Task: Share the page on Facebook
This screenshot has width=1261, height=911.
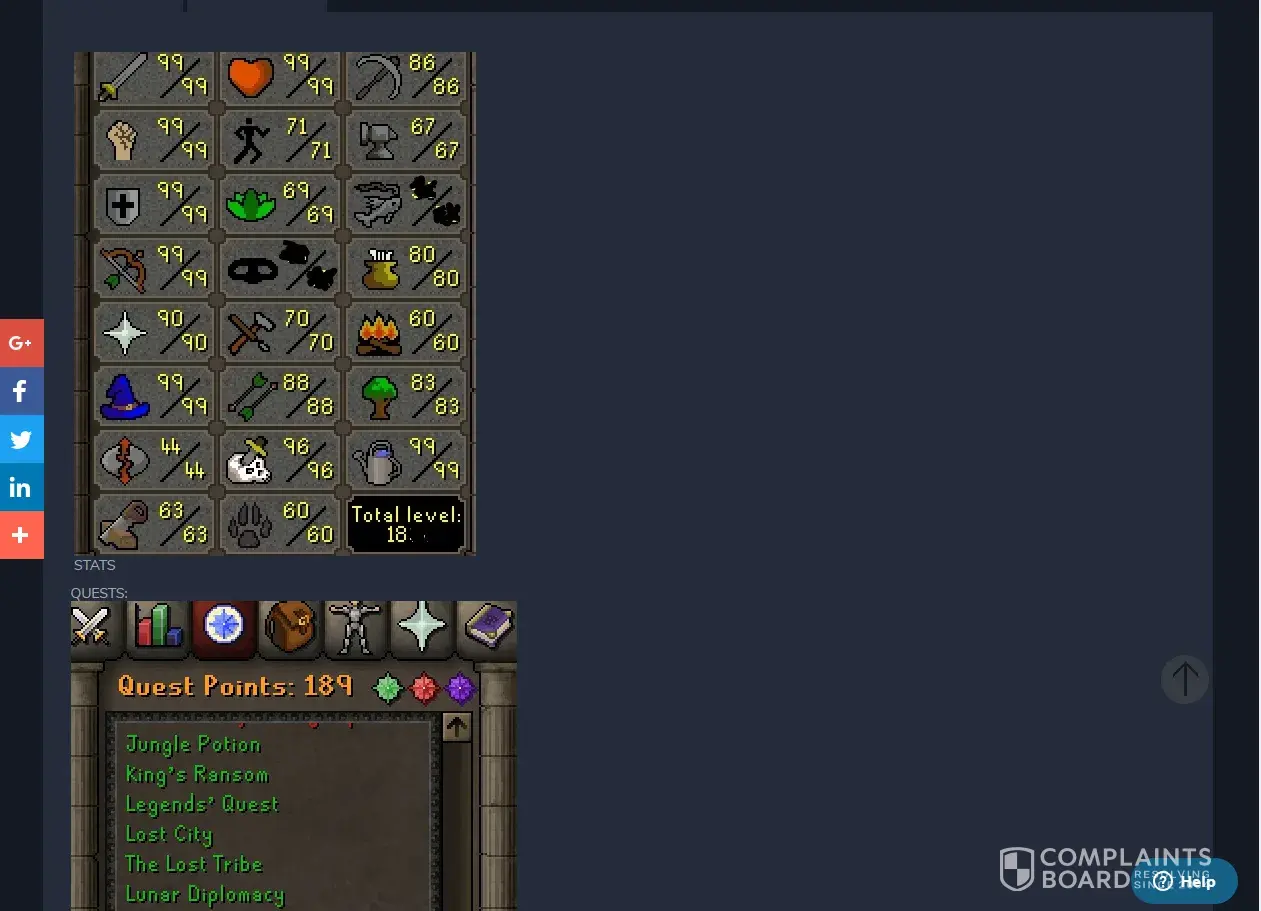Action: (21, 391)
